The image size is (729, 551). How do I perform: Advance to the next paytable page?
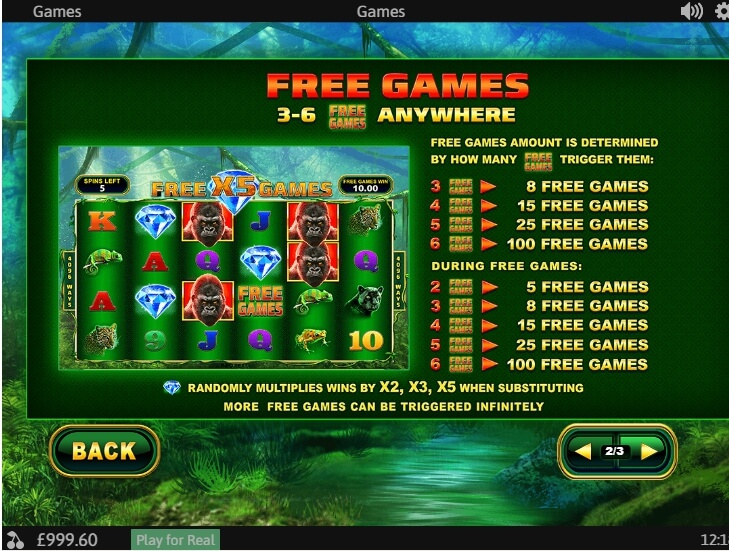648,452
